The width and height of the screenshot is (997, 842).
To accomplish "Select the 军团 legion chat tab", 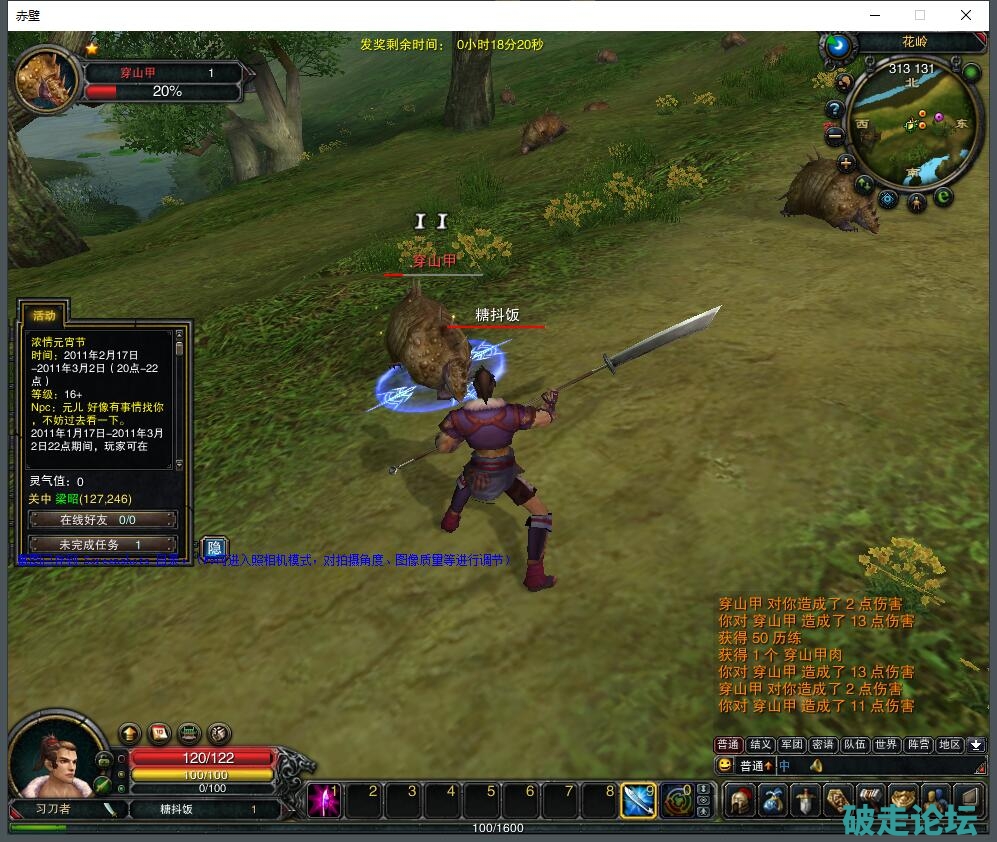I will coord(792,745).
